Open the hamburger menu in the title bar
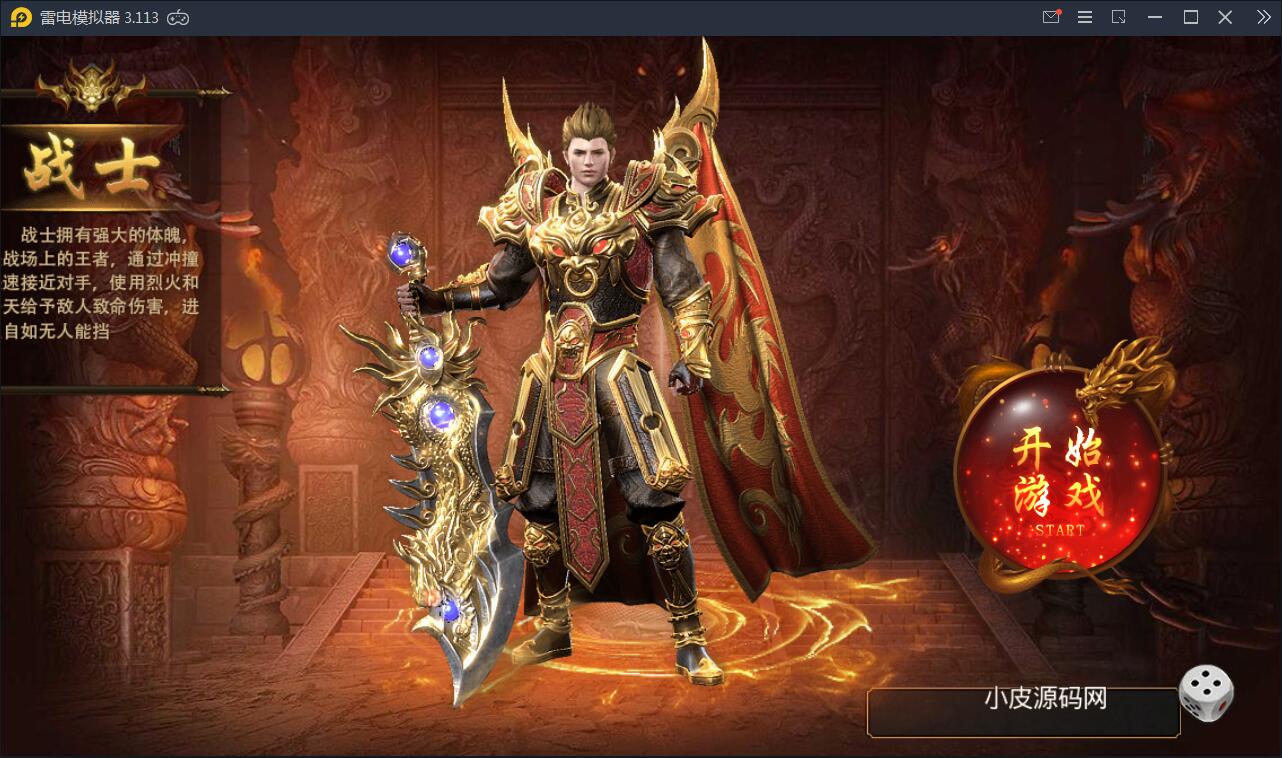This screenshot has height=758, width=1282. pos(1085,17)
